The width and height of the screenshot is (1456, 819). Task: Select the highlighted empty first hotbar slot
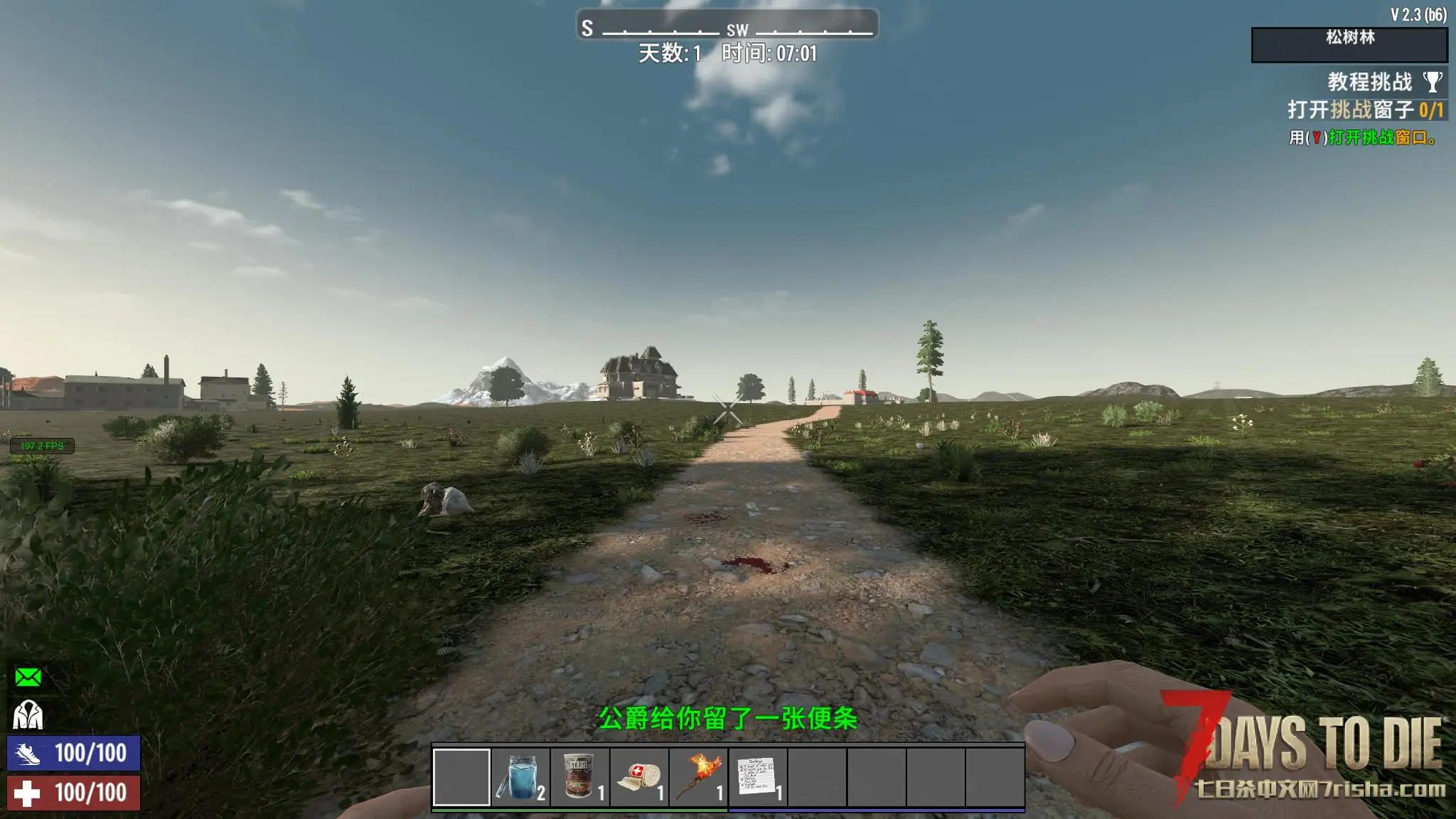tap(461, 777)
